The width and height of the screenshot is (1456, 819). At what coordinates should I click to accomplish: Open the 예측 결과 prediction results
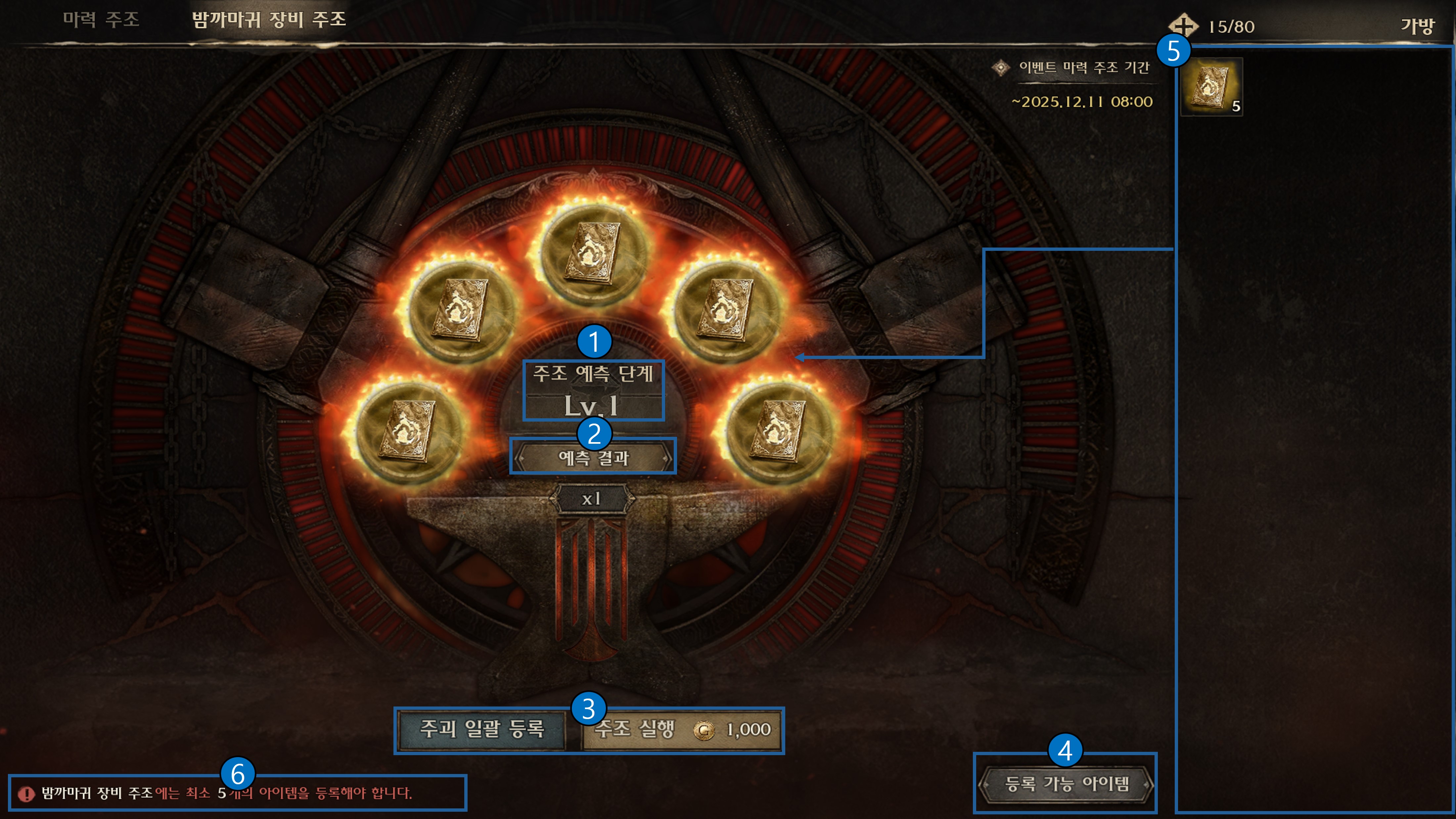pos(593,457)
